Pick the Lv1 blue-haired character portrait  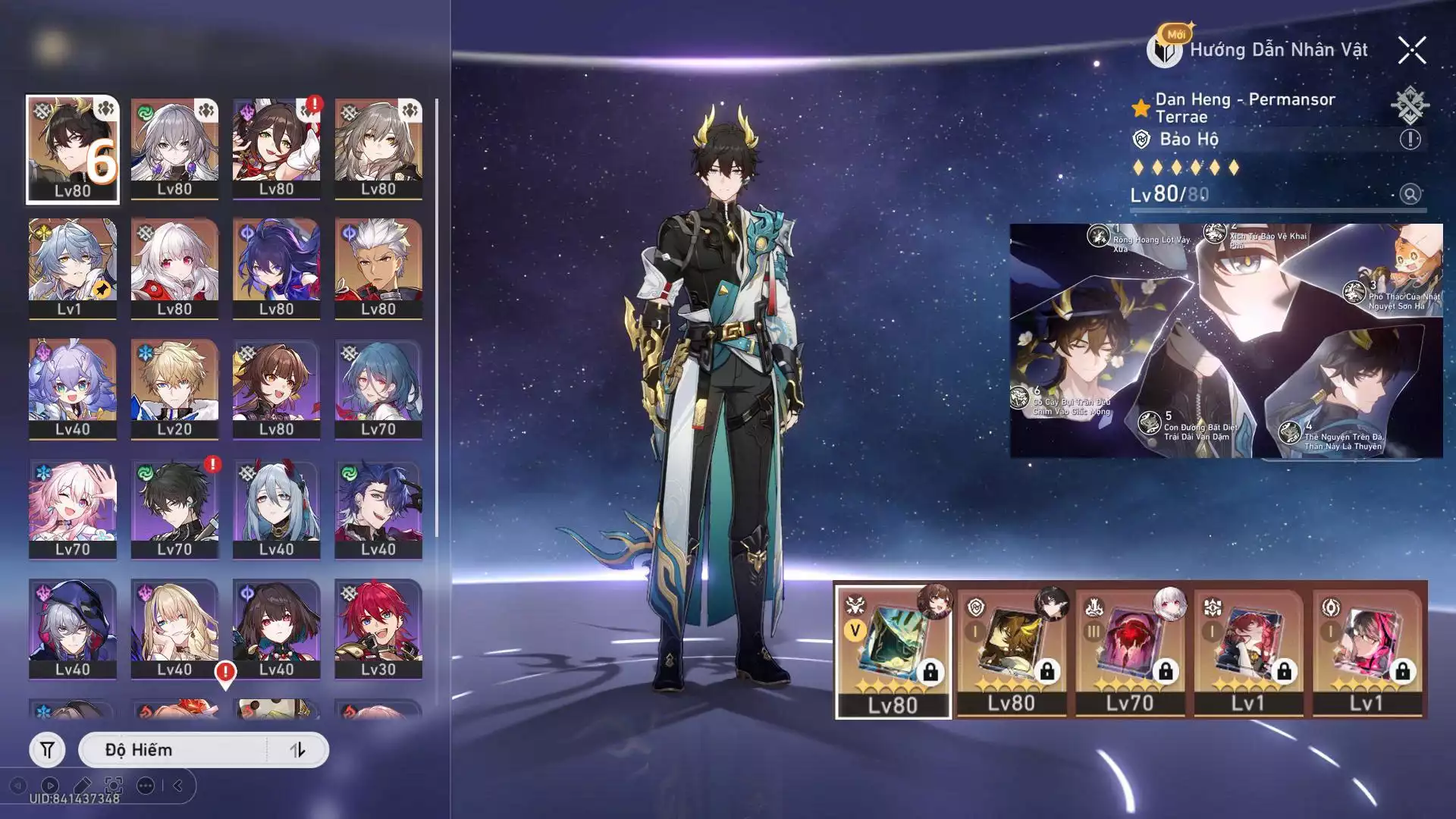point(73,268)
